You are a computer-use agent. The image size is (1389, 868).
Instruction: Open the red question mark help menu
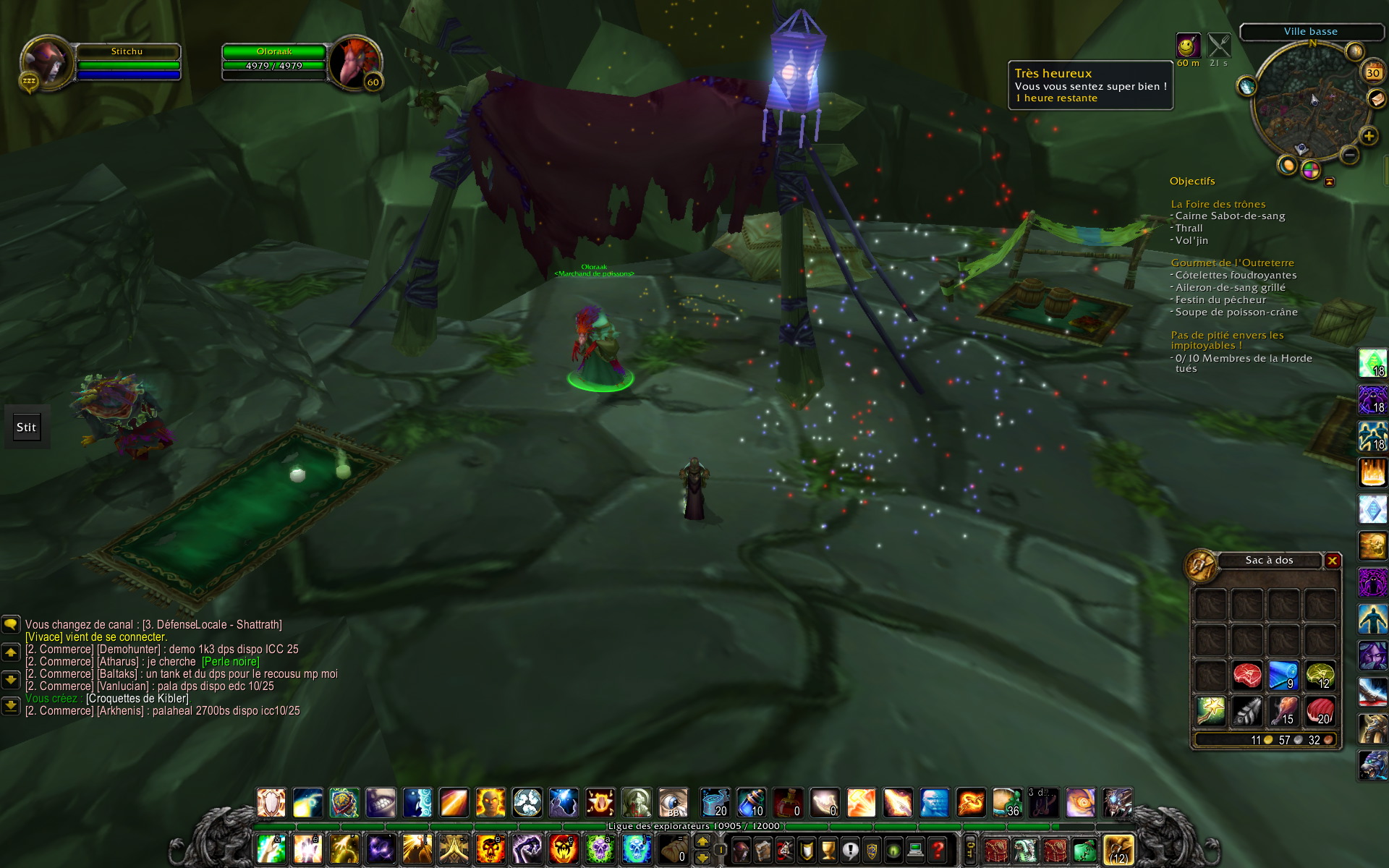(x=938, y=849)
